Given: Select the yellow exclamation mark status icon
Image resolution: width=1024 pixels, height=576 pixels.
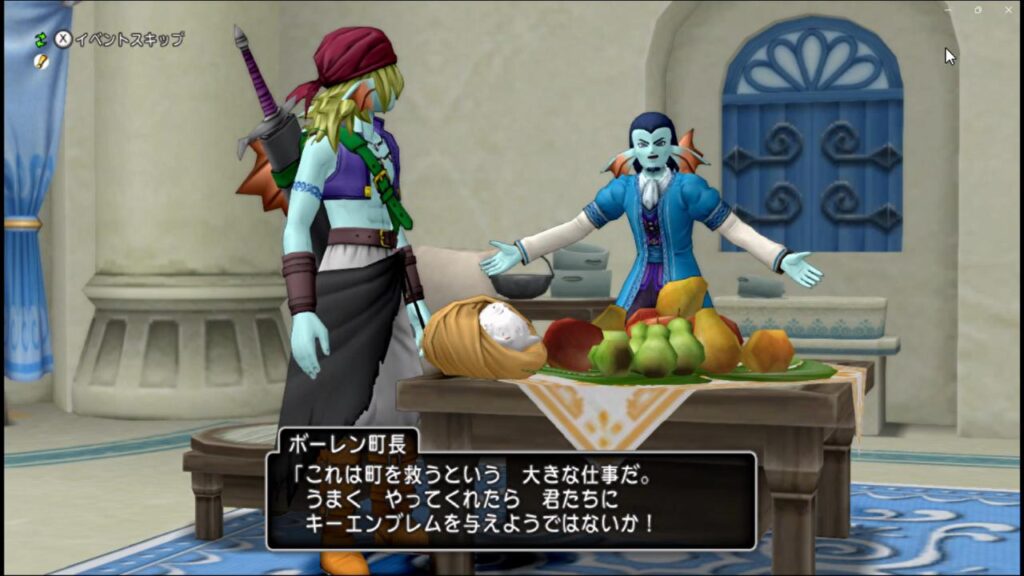Looking at the screenshot, I should [x=41, y=61].
